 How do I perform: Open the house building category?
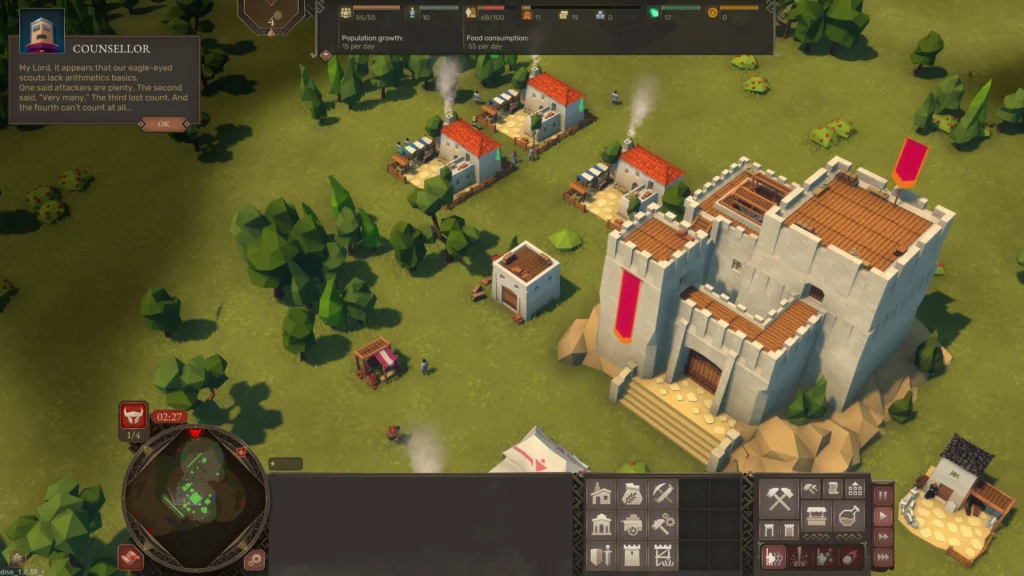(601, 494)
